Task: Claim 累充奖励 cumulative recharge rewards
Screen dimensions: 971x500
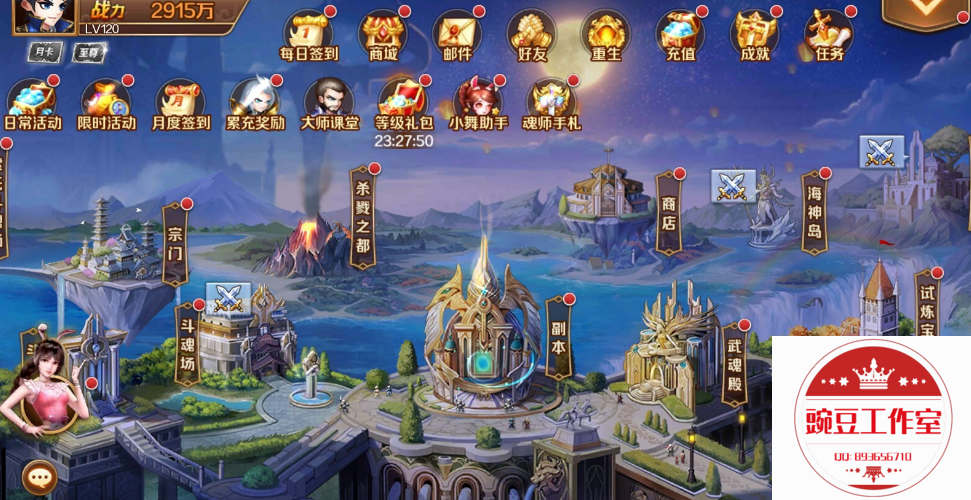Action: tap(255, 103)
